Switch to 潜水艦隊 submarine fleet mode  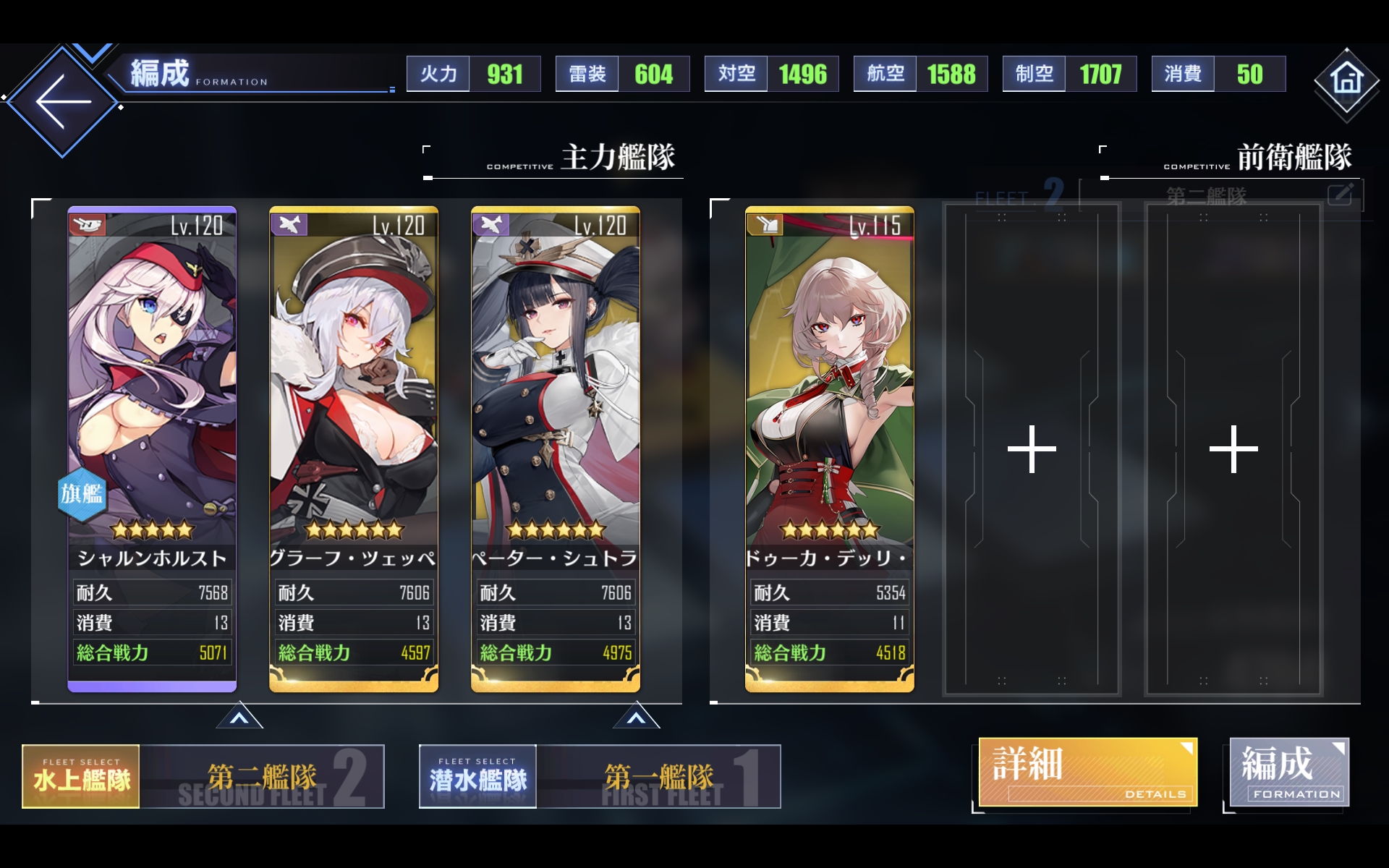(x=477, y=775)
